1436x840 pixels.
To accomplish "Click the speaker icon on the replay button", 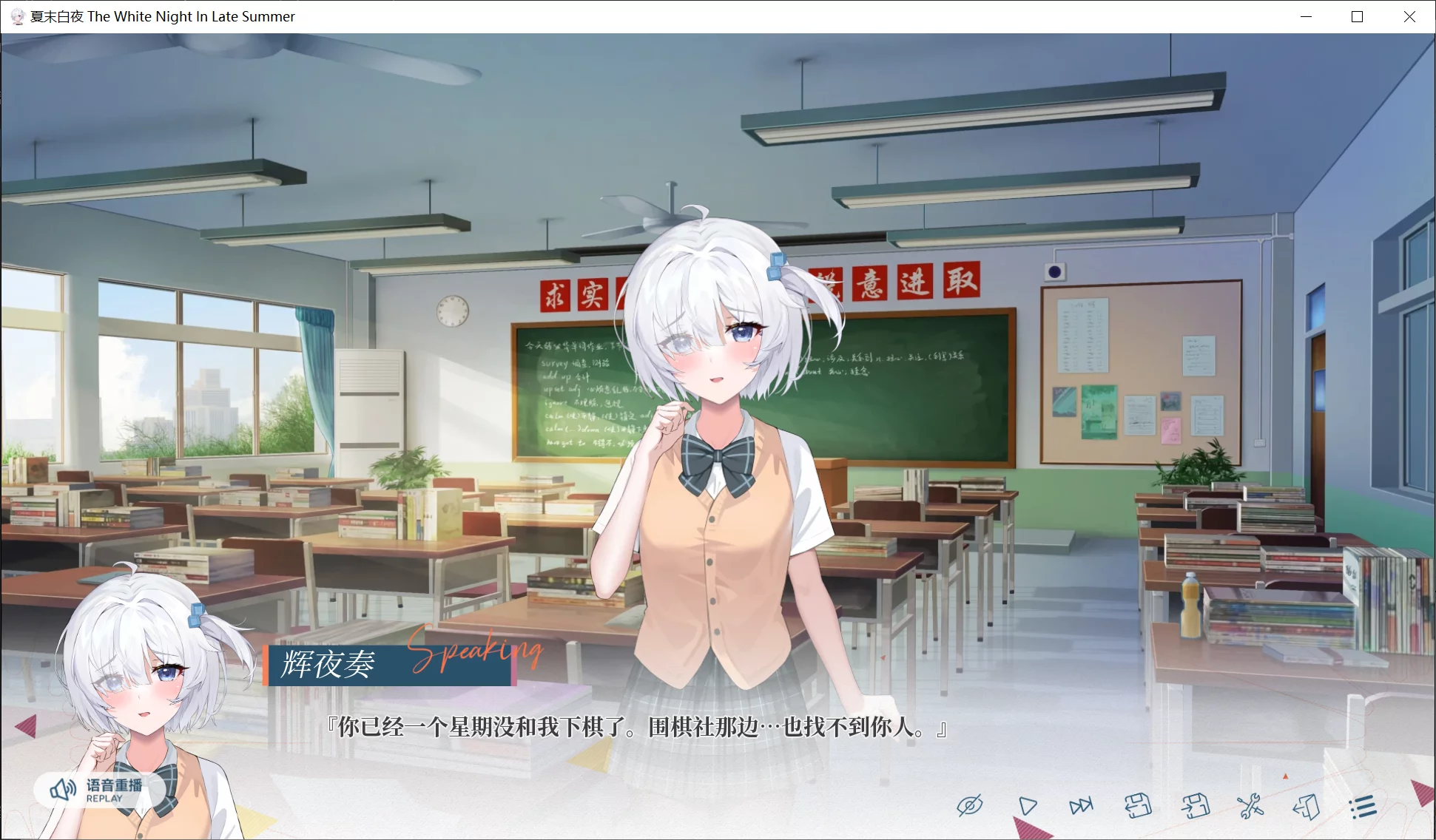I will click(x=61, y=788).
